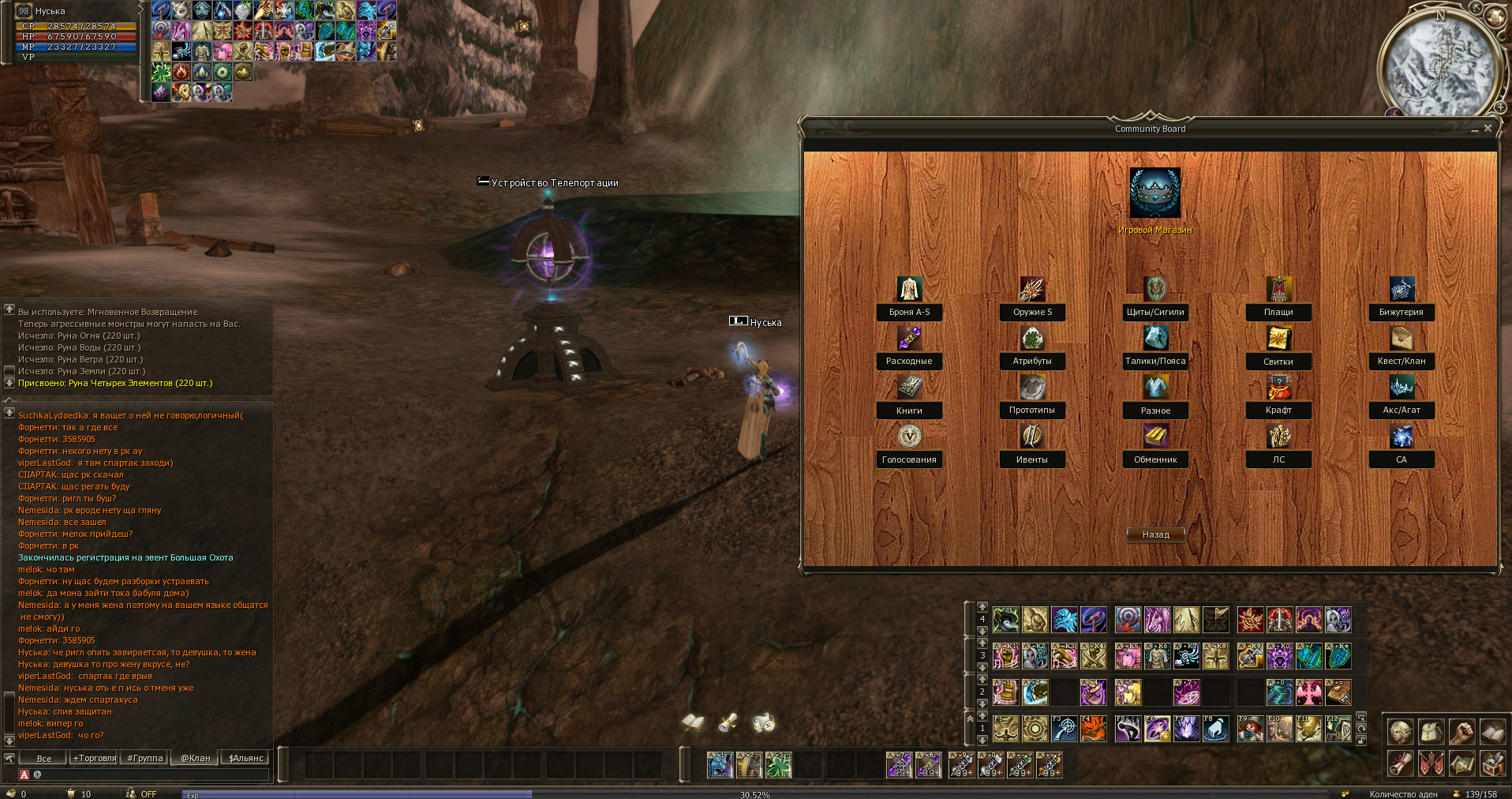Choose the Крафт category
1512x799 pixels.
pyautogui.click(x=1278, y=410)
